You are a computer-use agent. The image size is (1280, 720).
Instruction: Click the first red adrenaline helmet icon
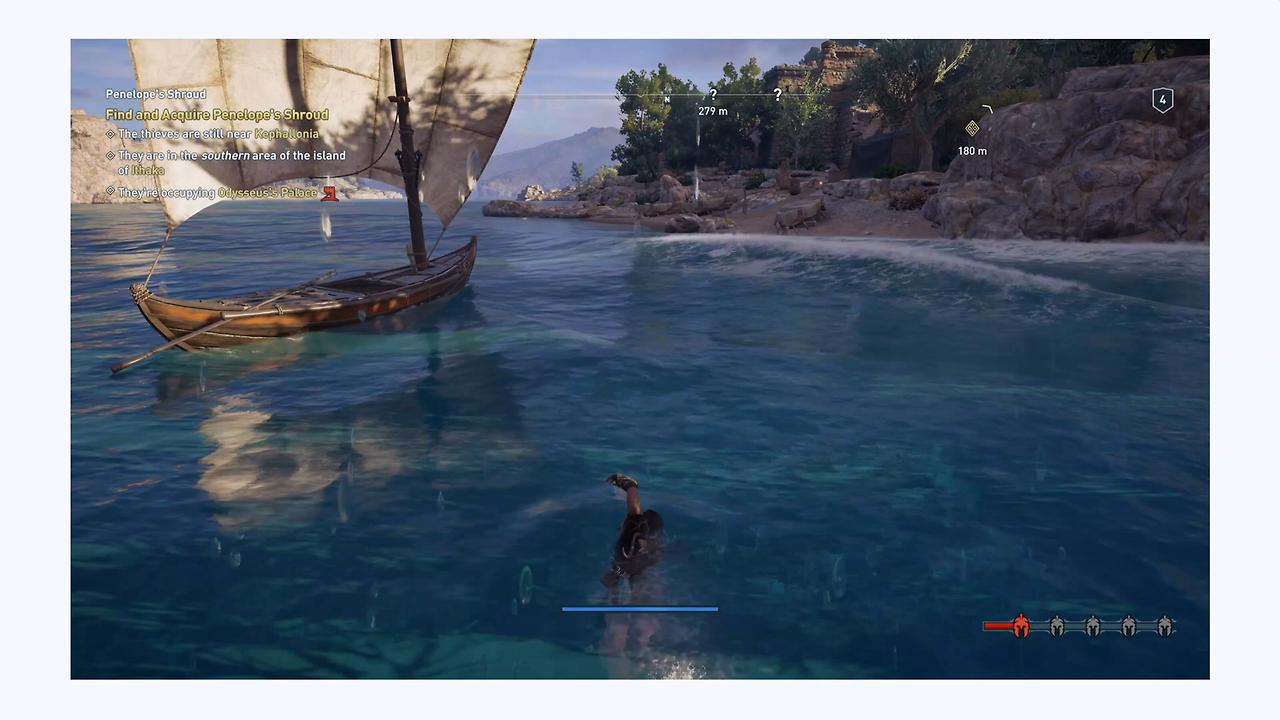1021,626
